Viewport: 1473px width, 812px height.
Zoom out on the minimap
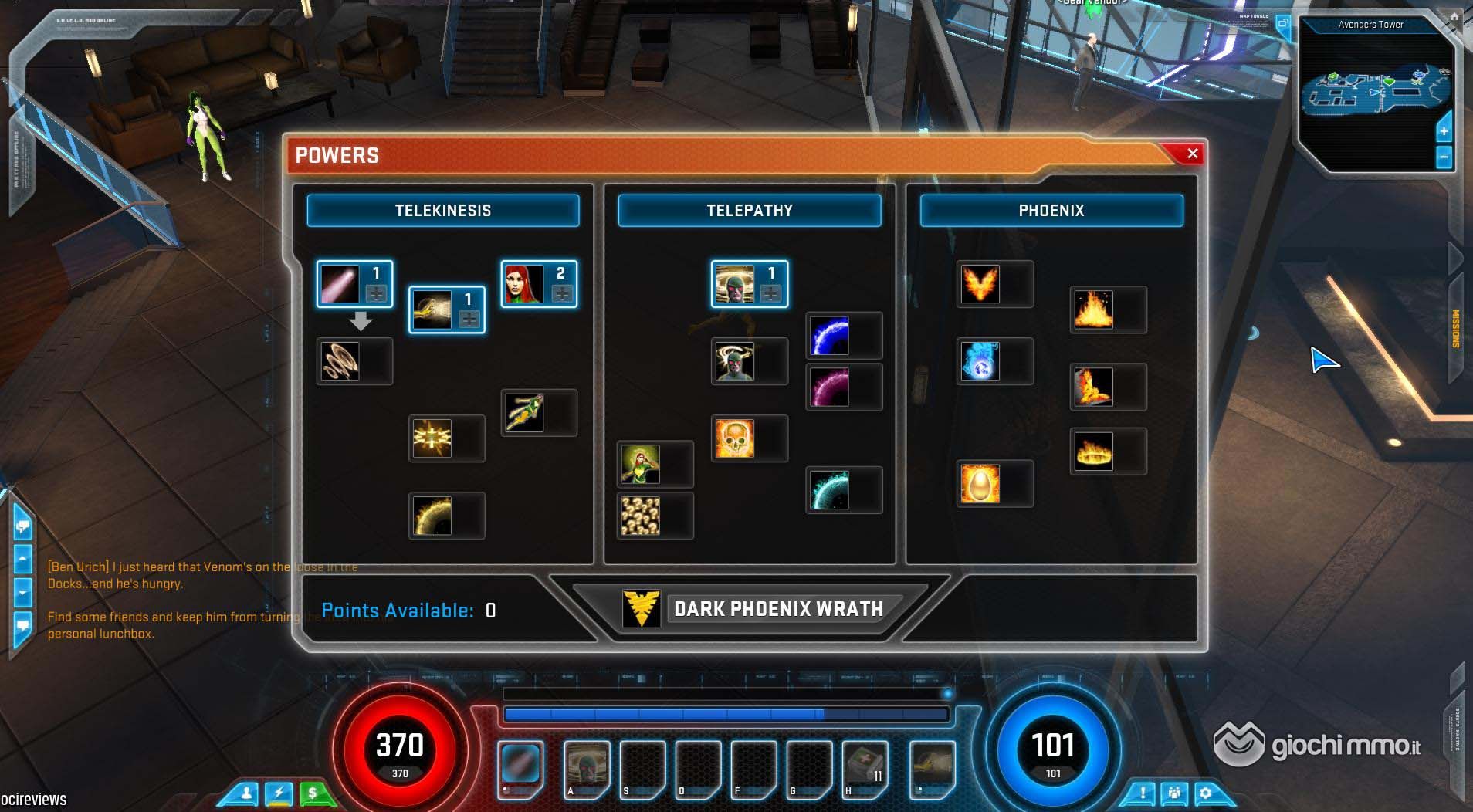pyautogui.click(x=1444, y=157)
